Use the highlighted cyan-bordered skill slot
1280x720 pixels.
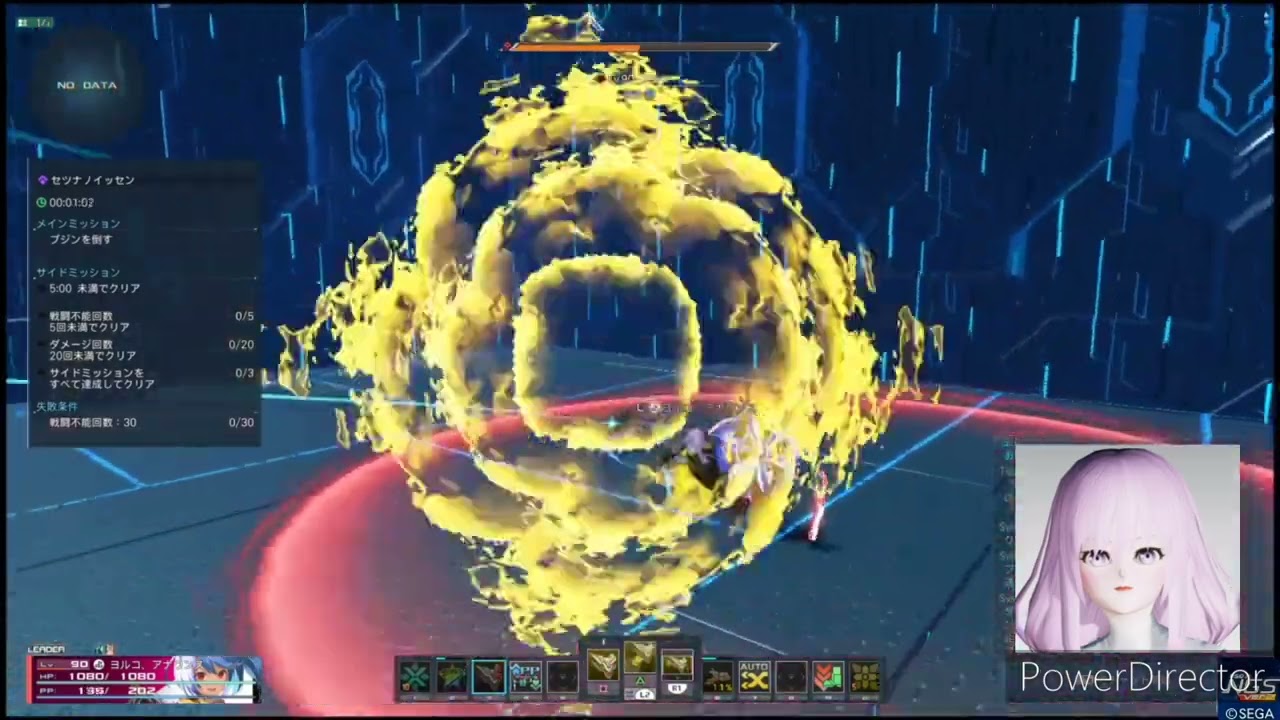point(489,678)
